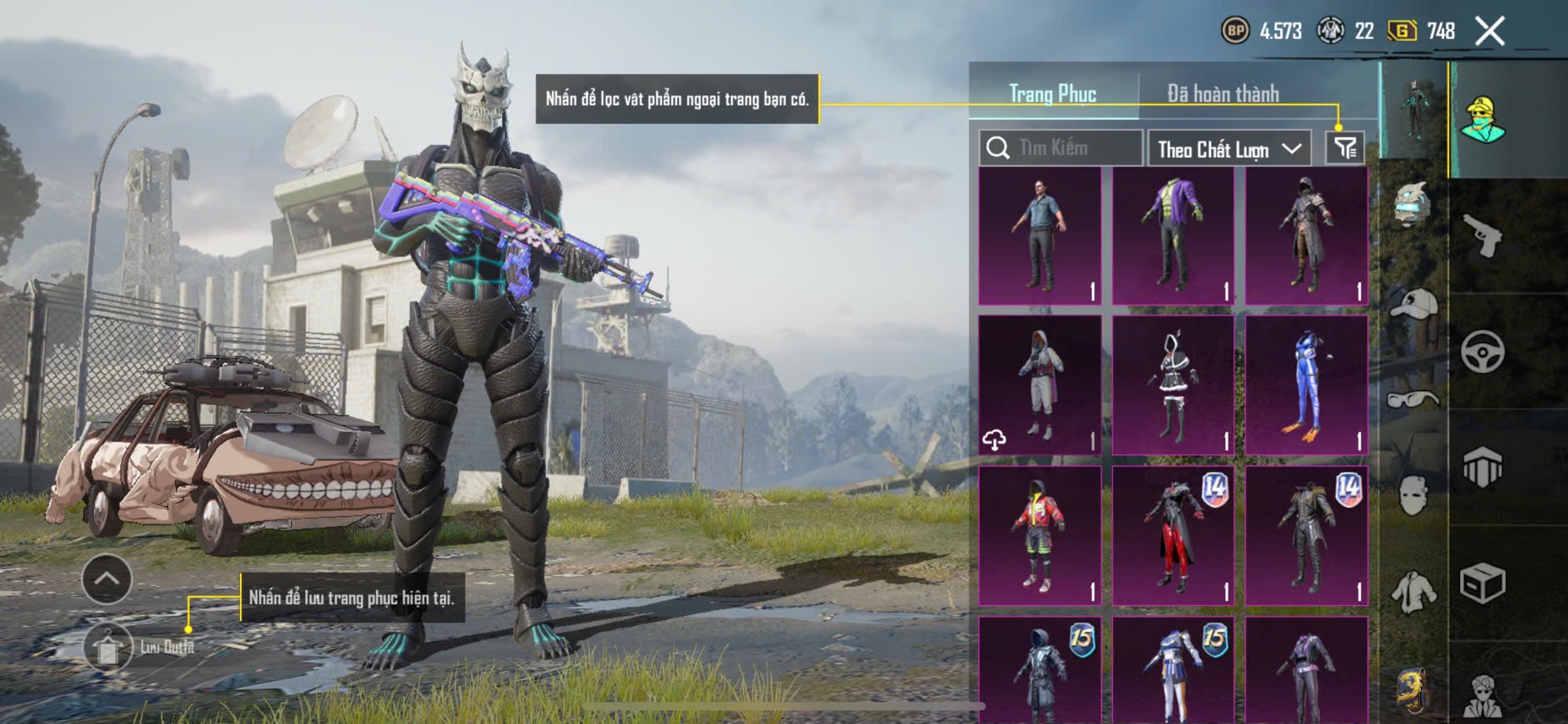Screen dimensions: 1568x724
Task: Open the Đã hoàn thành tab
Action: (x=1222, y=94)
